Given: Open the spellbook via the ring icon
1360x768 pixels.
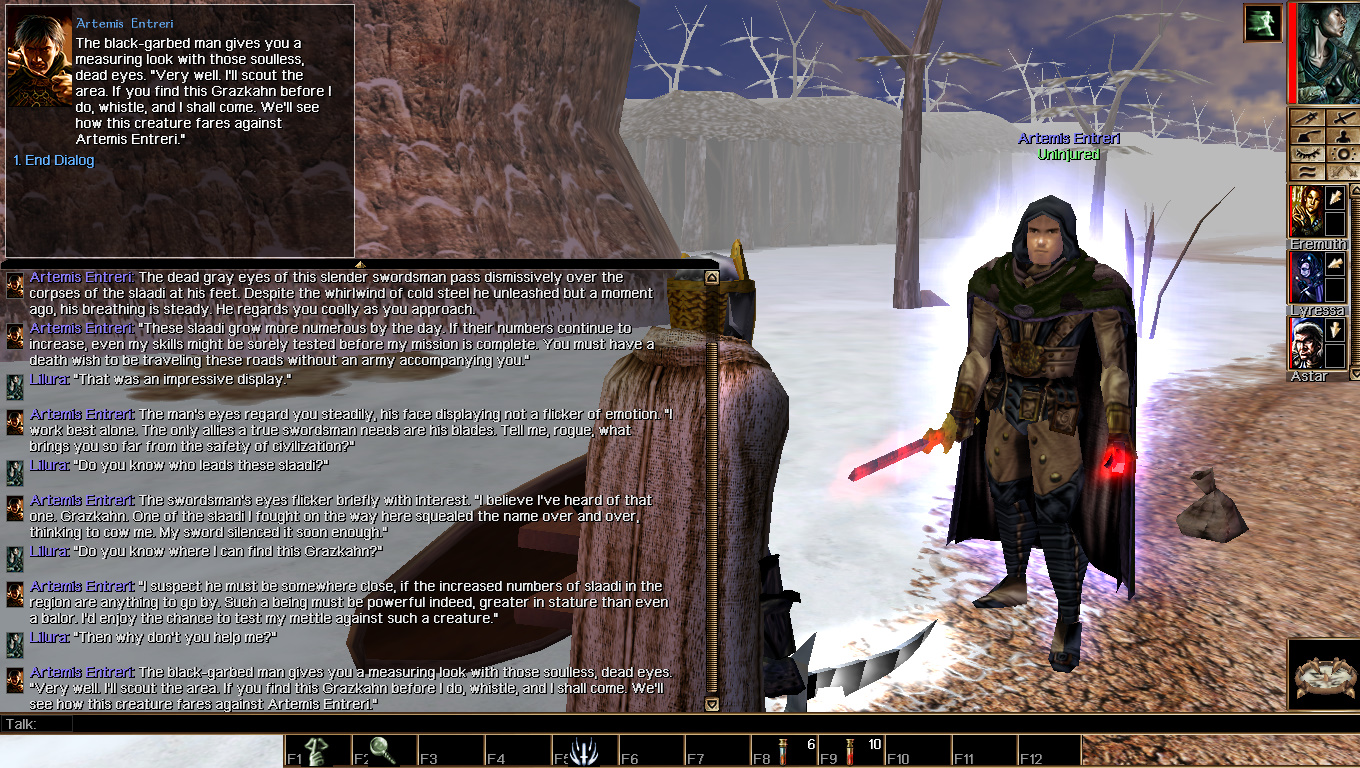Looking at the screenshot, I should (1343, 154).
